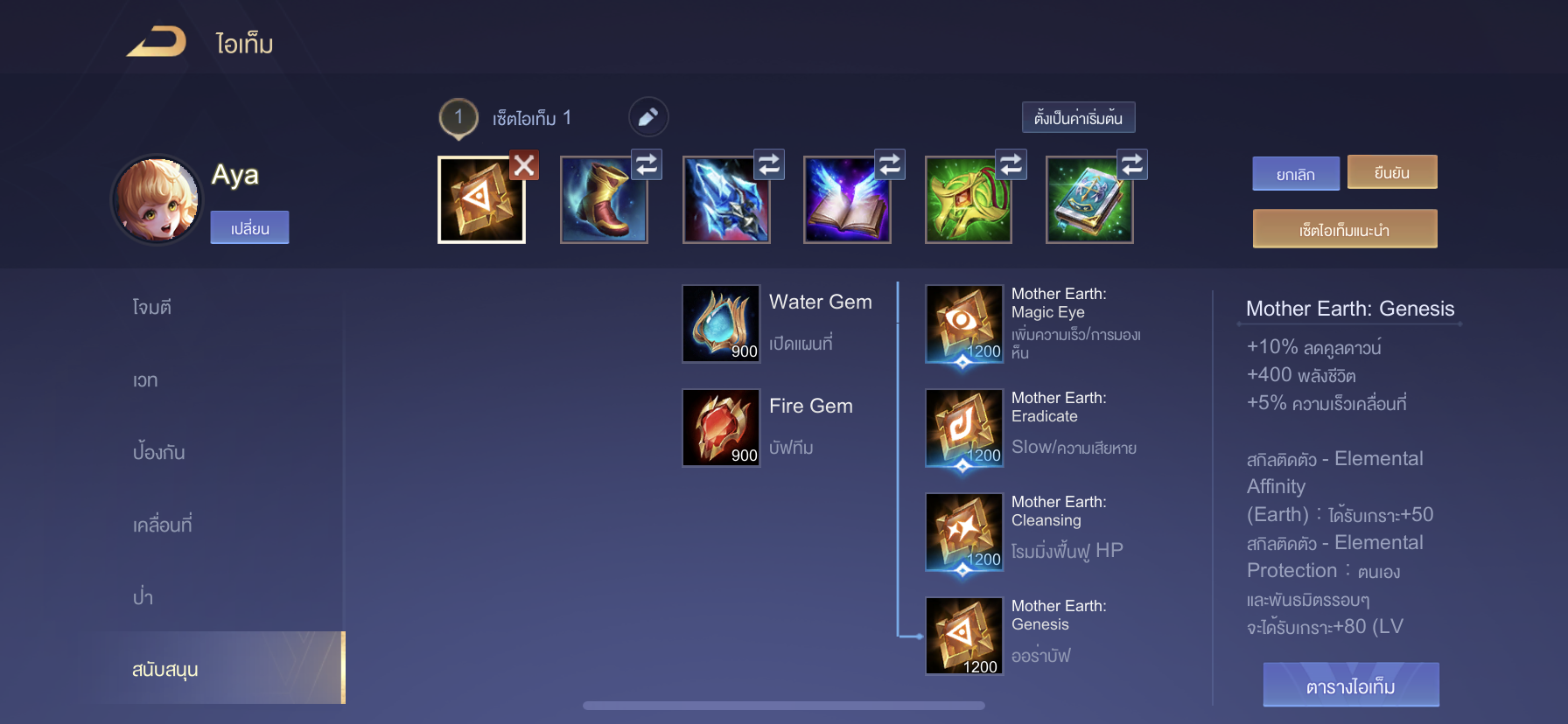Click the blue book item in slot six
The image size is (1568, 724).
pyautogui.click(x=1089, y=199)
